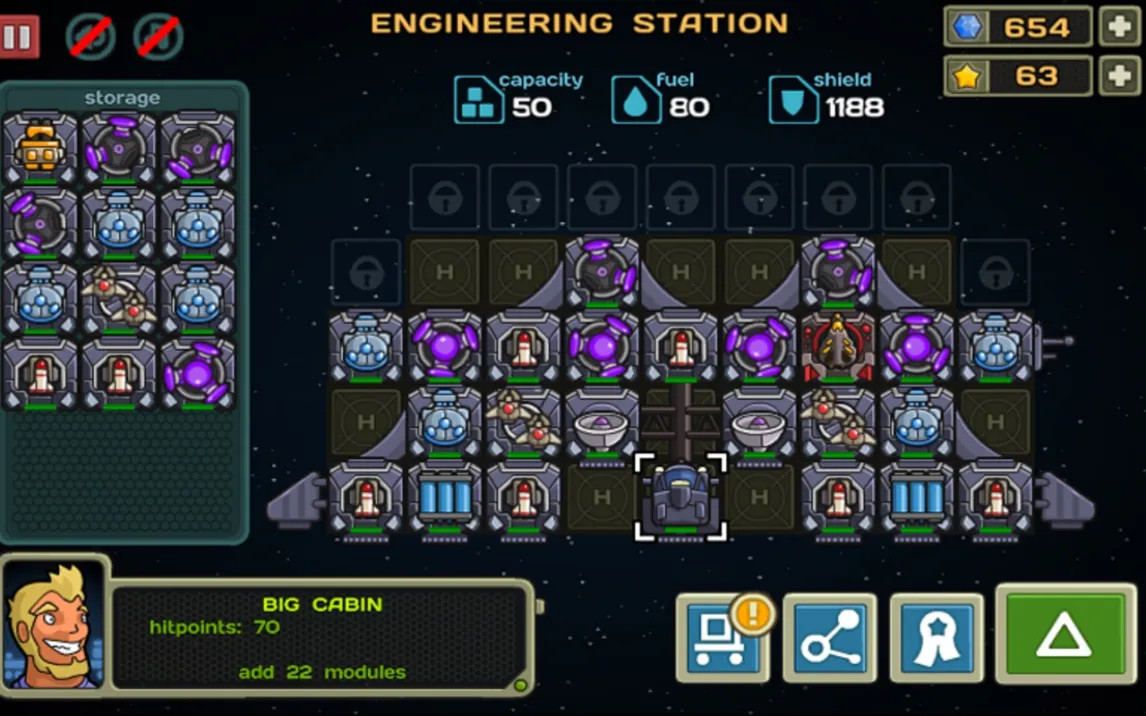Image resolution: width=1146 pixels, height=716 pixels.
Task: Pause the game with the red button
Action: pos(19,37)
